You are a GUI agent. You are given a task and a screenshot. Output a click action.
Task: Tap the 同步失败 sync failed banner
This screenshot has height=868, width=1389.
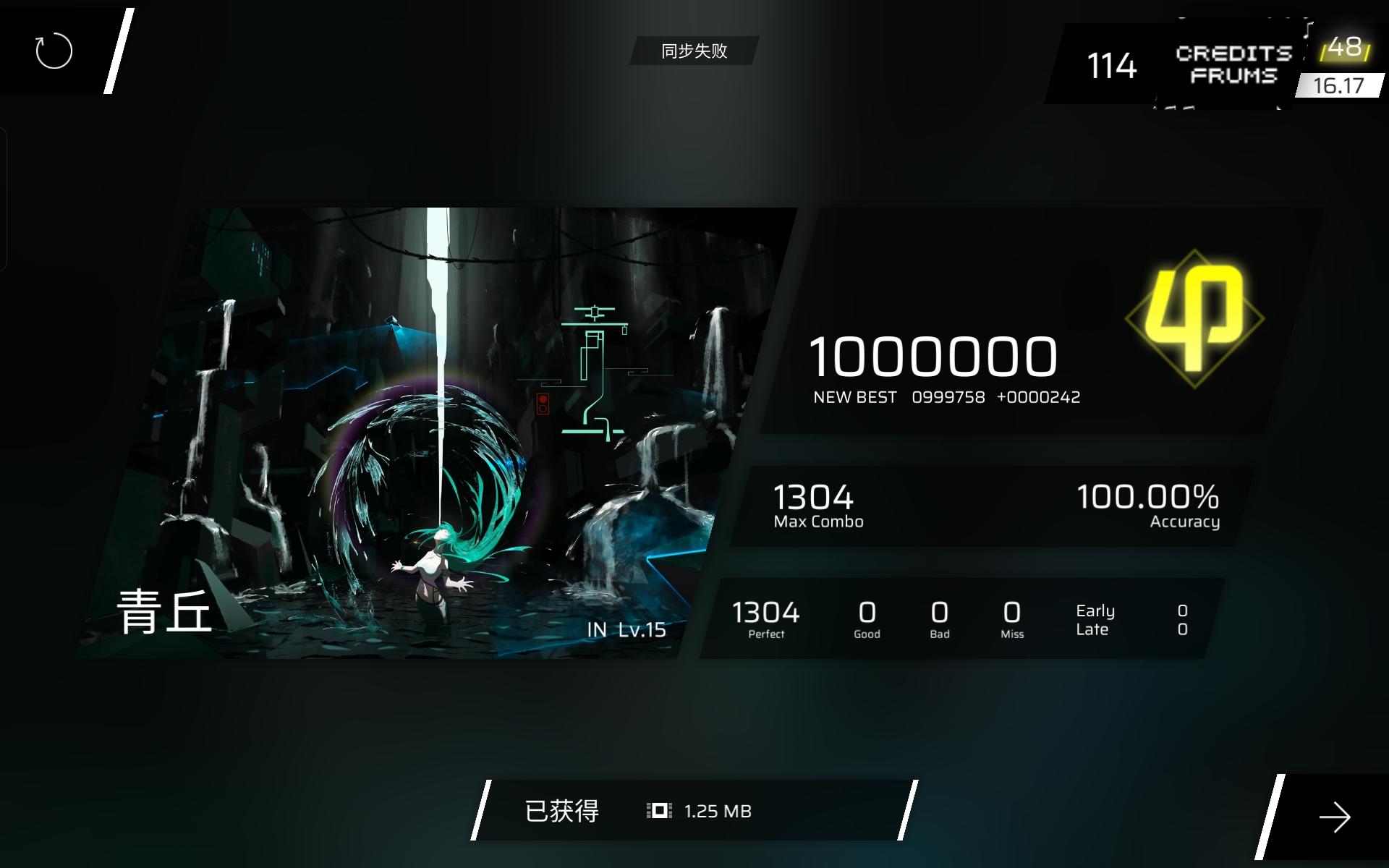[693, 52]
